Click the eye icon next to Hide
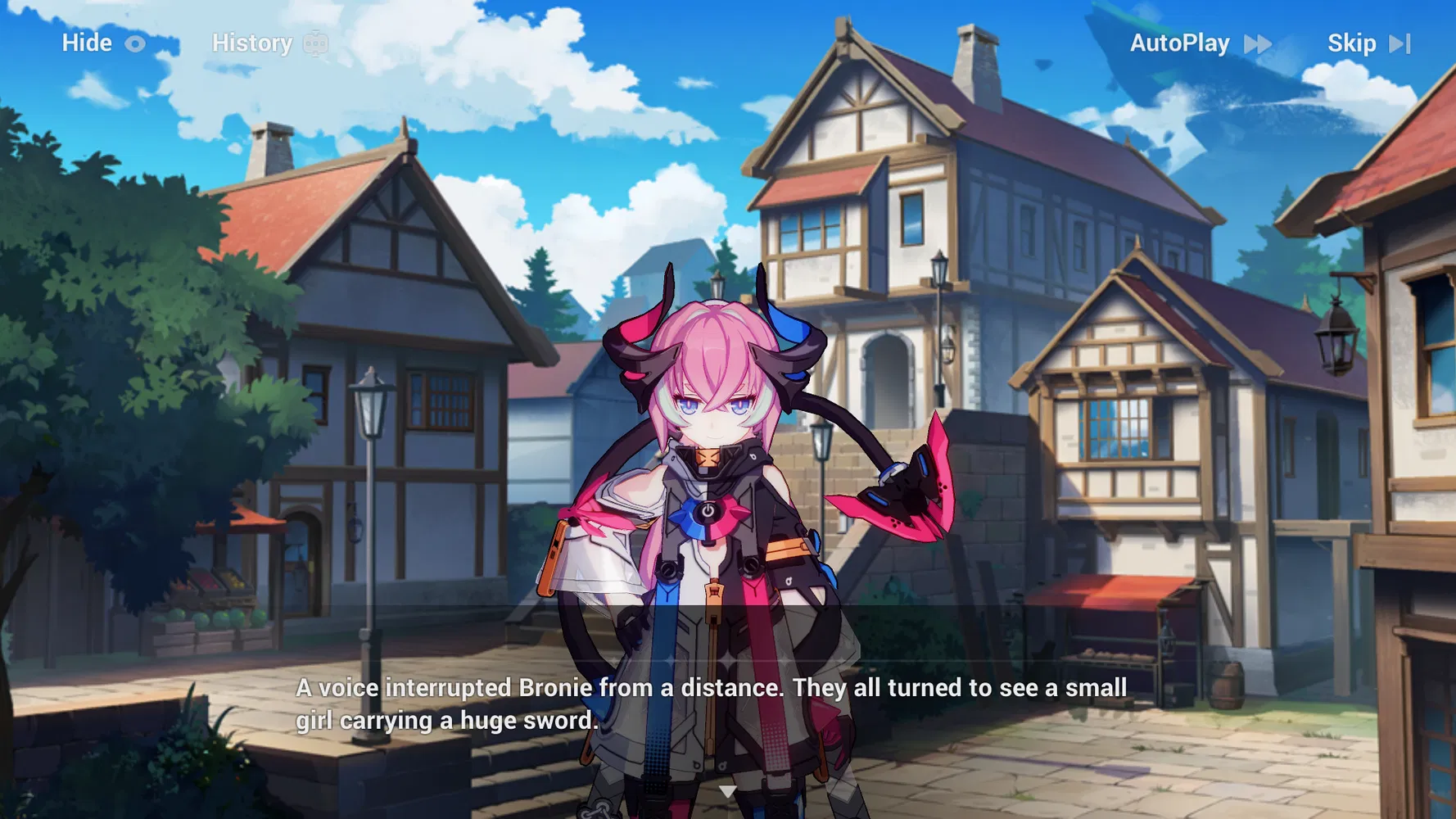This screenshot has width=1456, height=819. (x=133, y=43)
